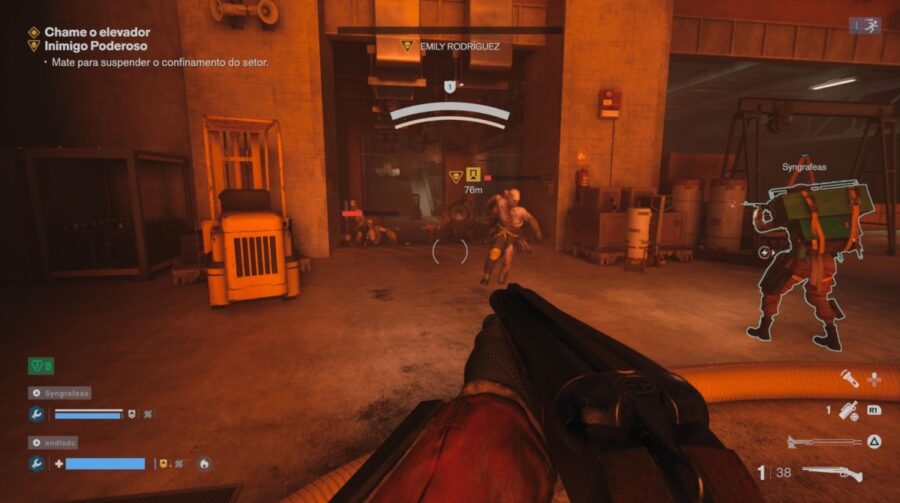Select the equipped double-barrel shotgun icon

pos(832,473)
